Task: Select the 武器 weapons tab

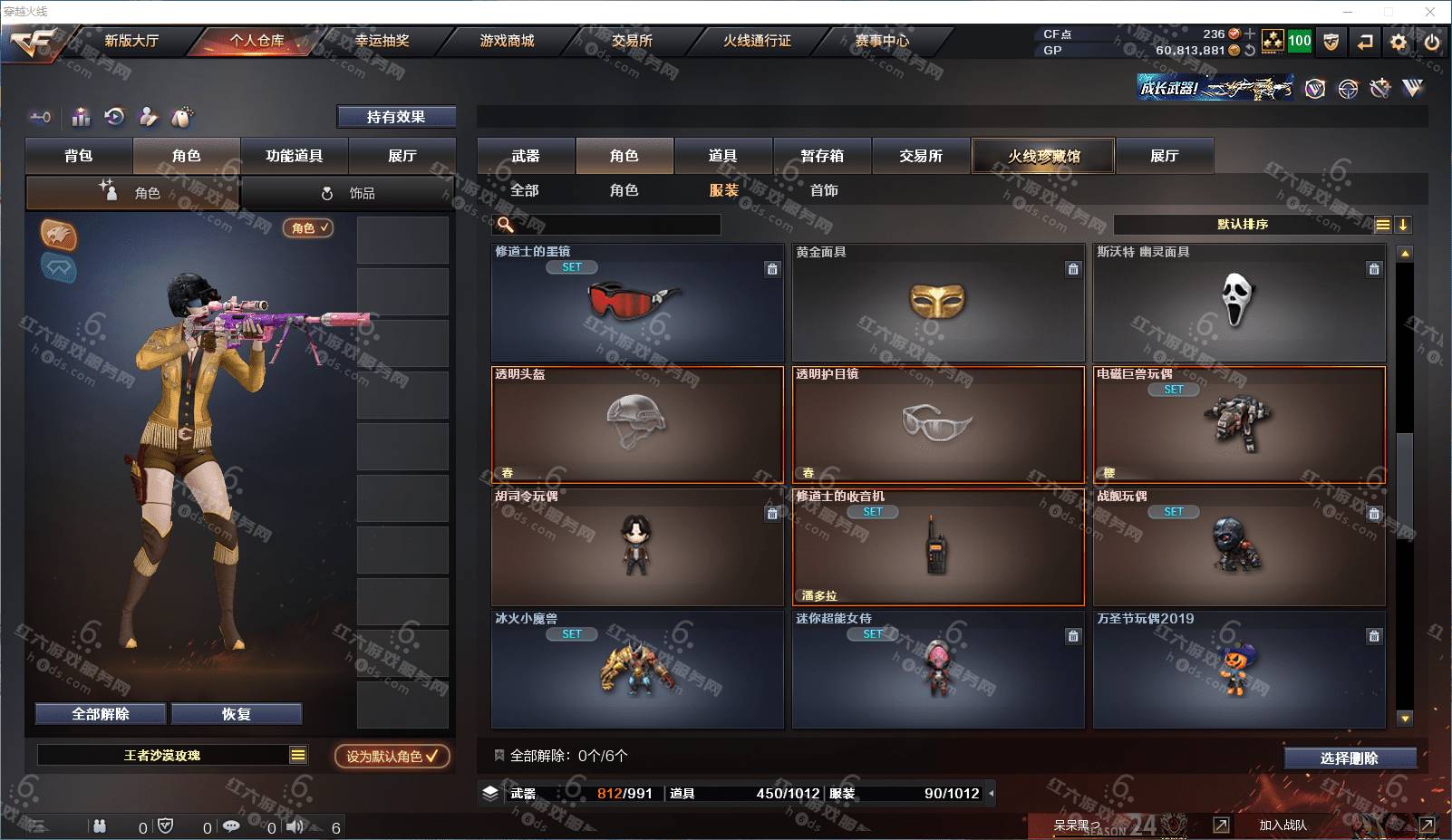Action: click(526, 156)
